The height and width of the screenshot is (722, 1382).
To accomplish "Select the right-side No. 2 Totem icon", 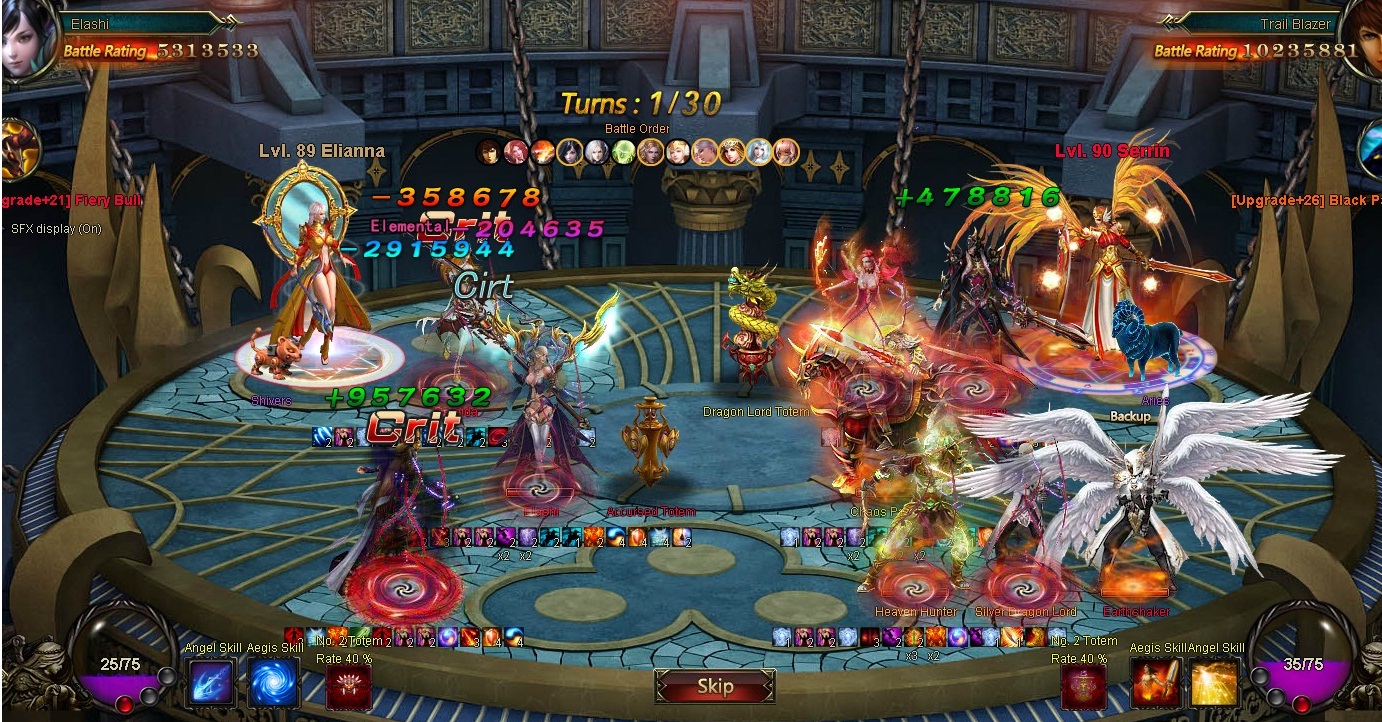I will [1083, 688].
